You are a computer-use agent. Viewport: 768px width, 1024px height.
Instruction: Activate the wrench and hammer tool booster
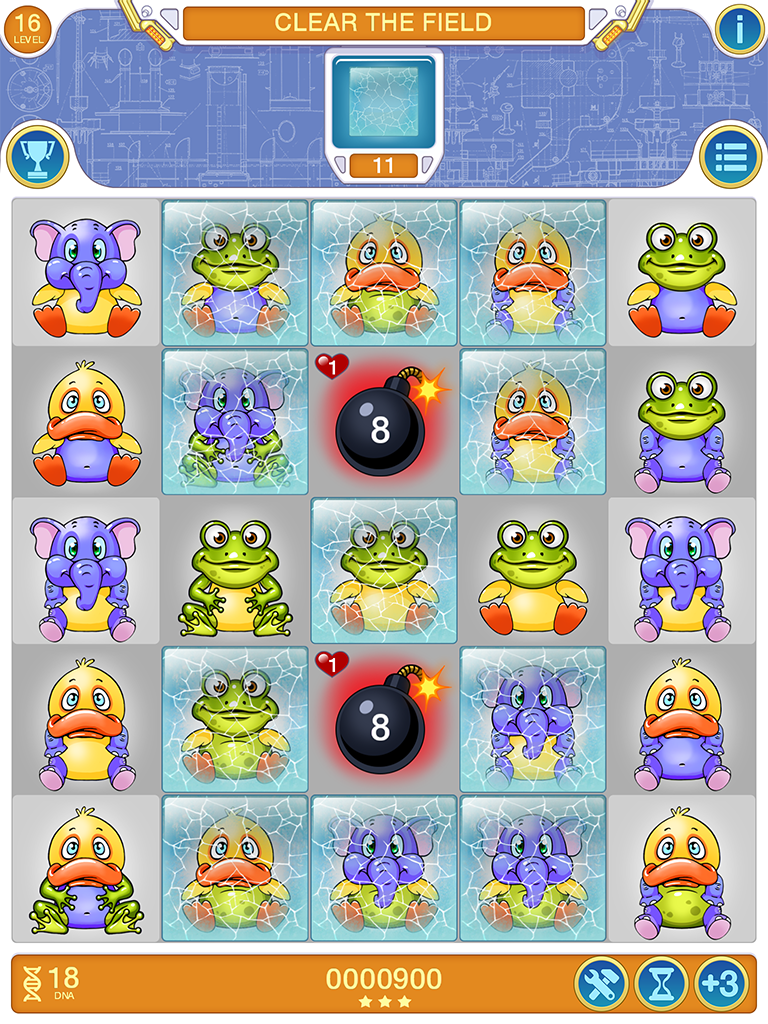601,985
